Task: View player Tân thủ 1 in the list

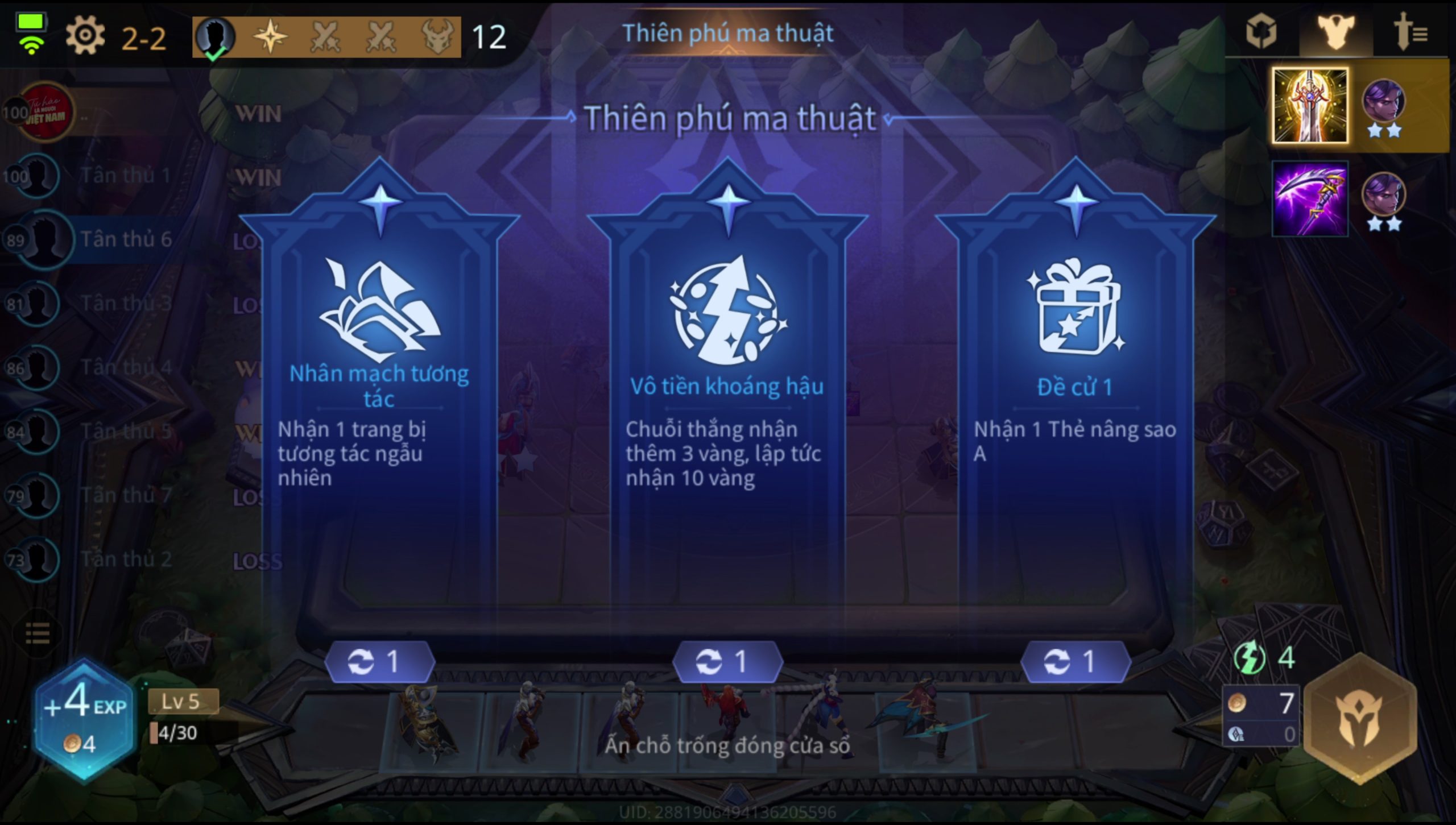Action: [125, 176]
